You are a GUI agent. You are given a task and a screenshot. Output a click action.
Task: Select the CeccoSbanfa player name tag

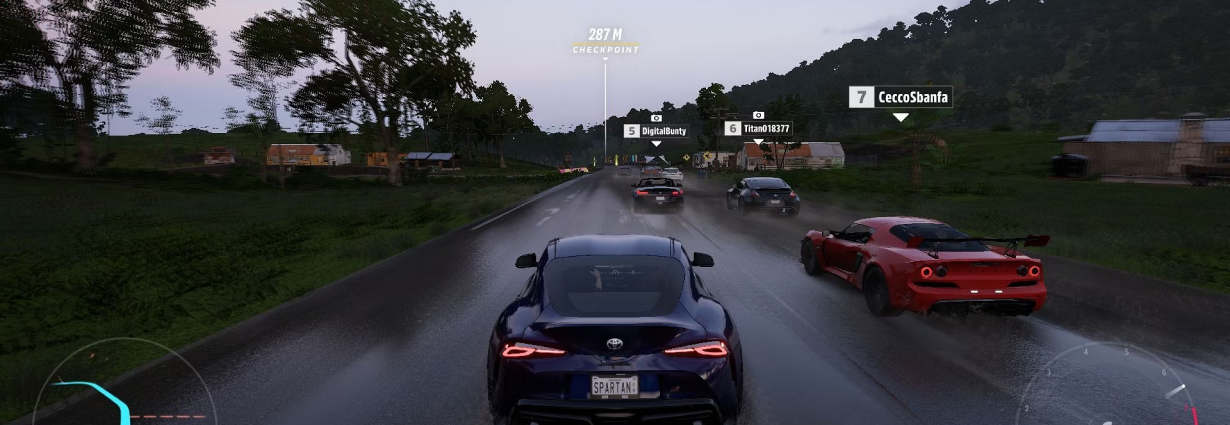(x=901, y=97)
